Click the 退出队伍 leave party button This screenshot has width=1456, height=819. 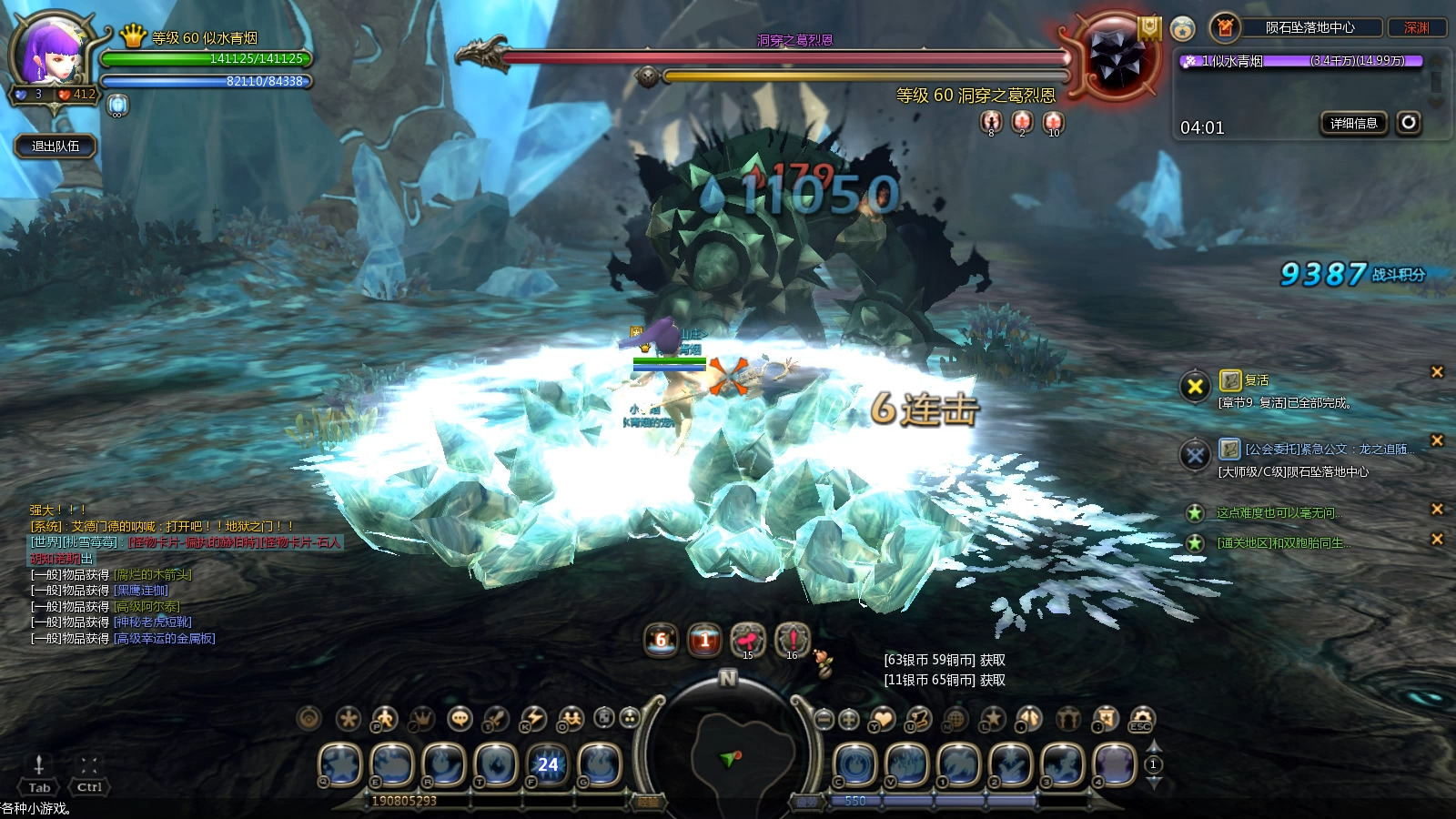point(56,146)
